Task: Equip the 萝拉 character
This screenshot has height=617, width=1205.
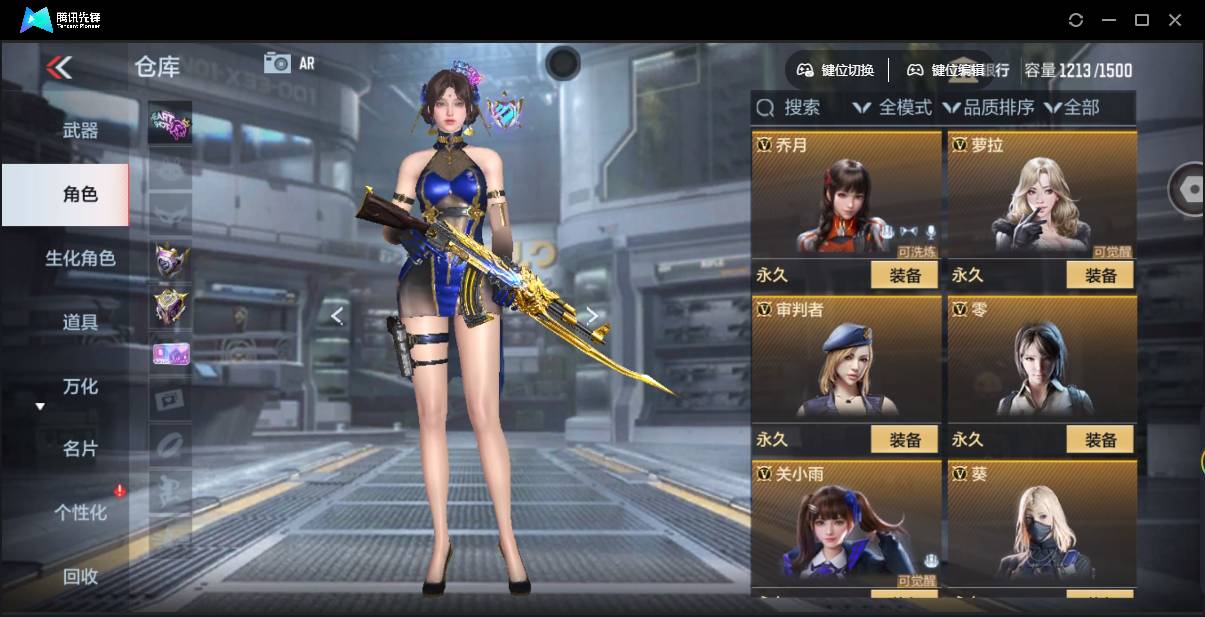Action: click(1100, 275)
